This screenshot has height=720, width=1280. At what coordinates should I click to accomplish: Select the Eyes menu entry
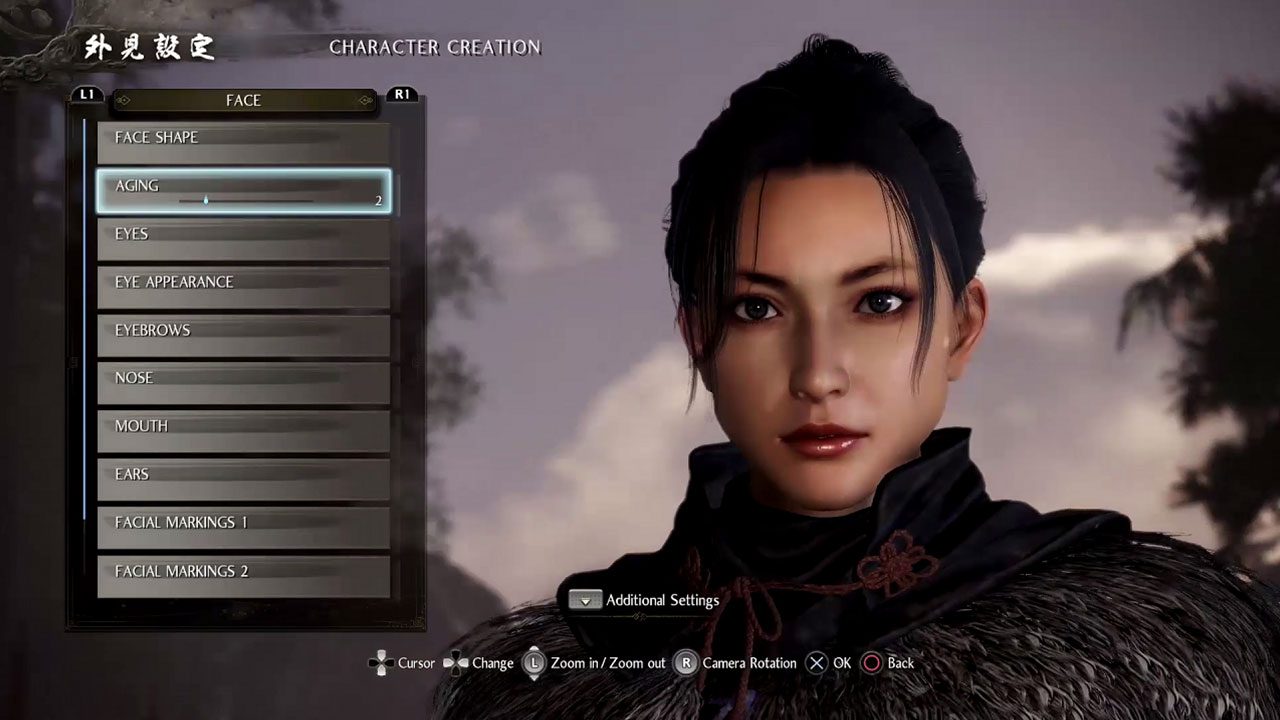coord(243,239)
